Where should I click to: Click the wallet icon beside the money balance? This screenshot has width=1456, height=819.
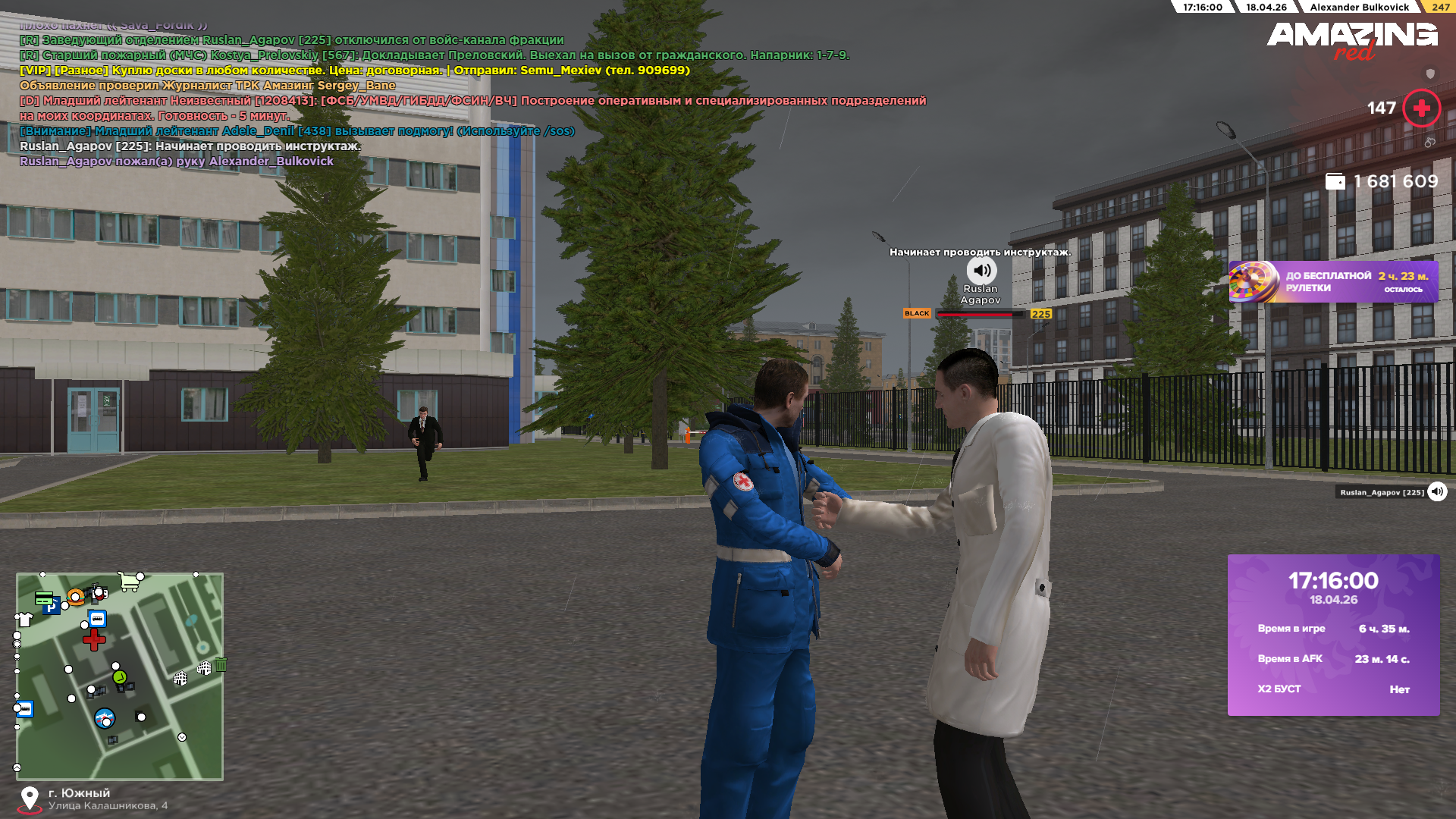(1335, 182)
